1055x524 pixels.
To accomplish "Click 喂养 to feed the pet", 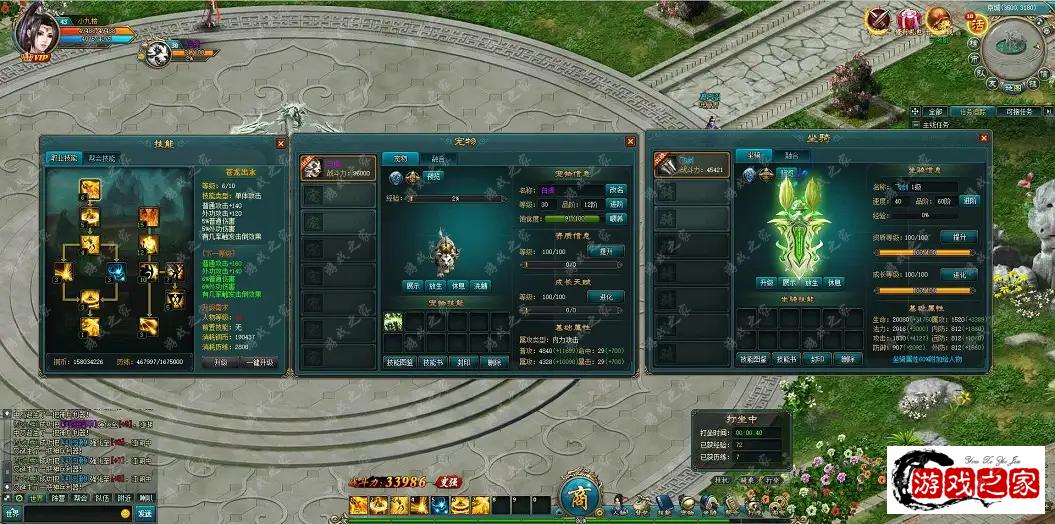I will [617, 218].
